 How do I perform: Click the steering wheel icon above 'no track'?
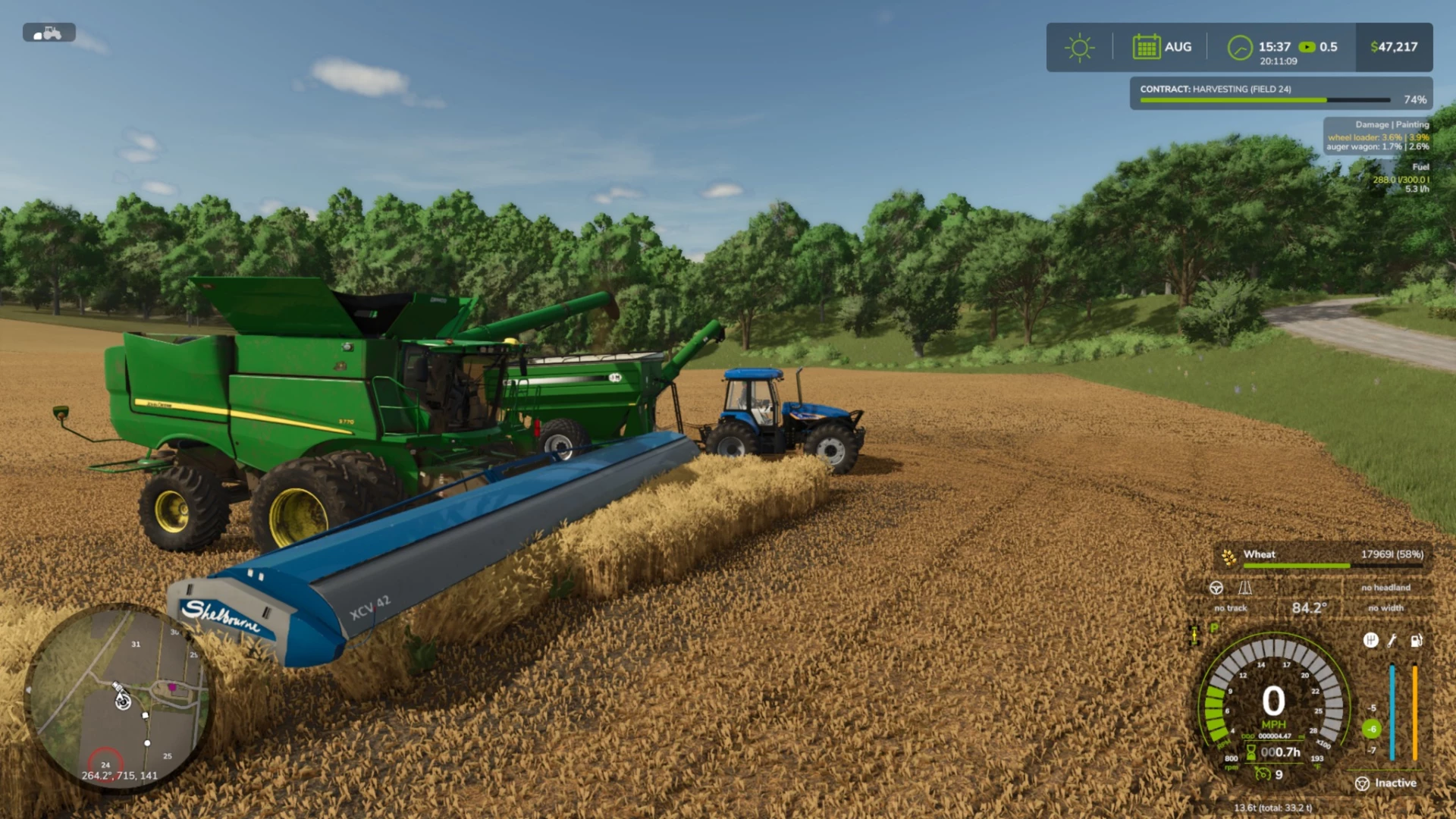[1216, 588]
